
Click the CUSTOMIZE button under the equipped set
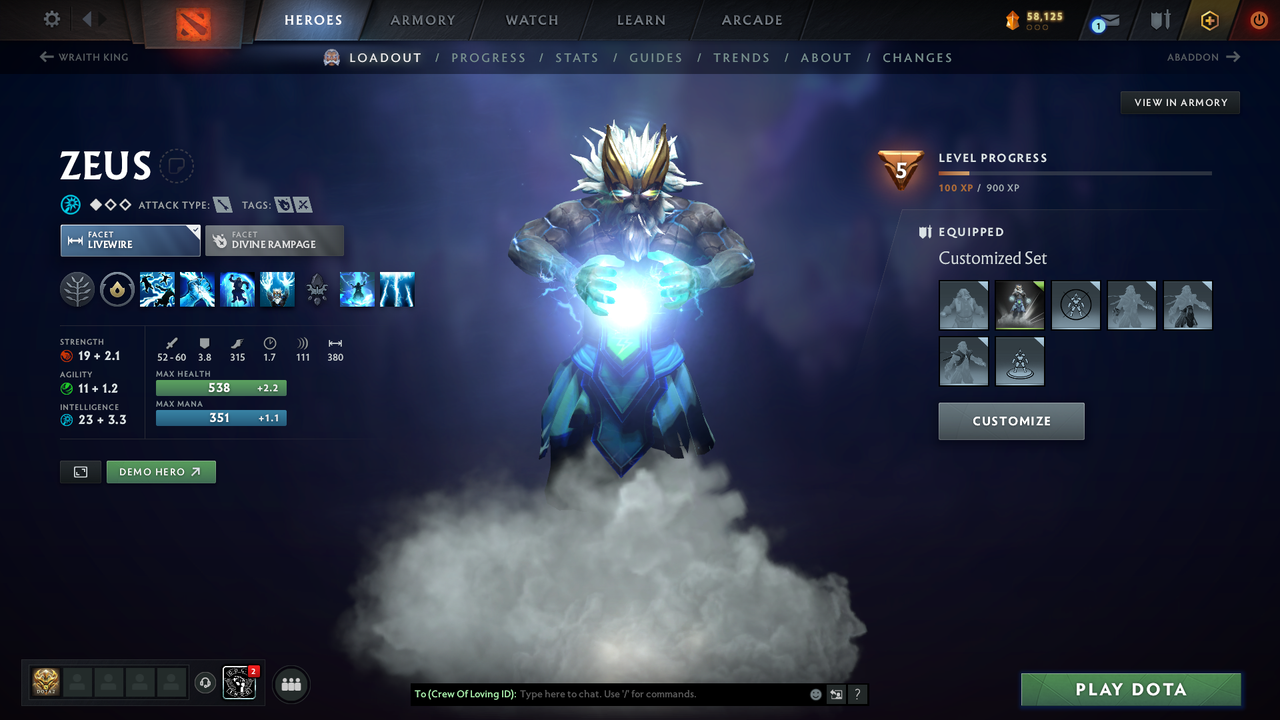coord(1011,421)
